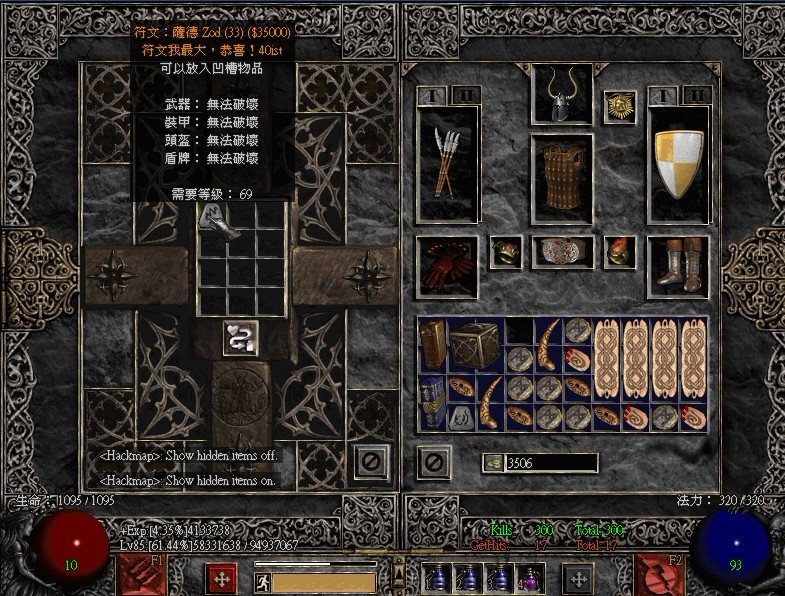Use the purple potion in the belt

(x=528, y=579)
